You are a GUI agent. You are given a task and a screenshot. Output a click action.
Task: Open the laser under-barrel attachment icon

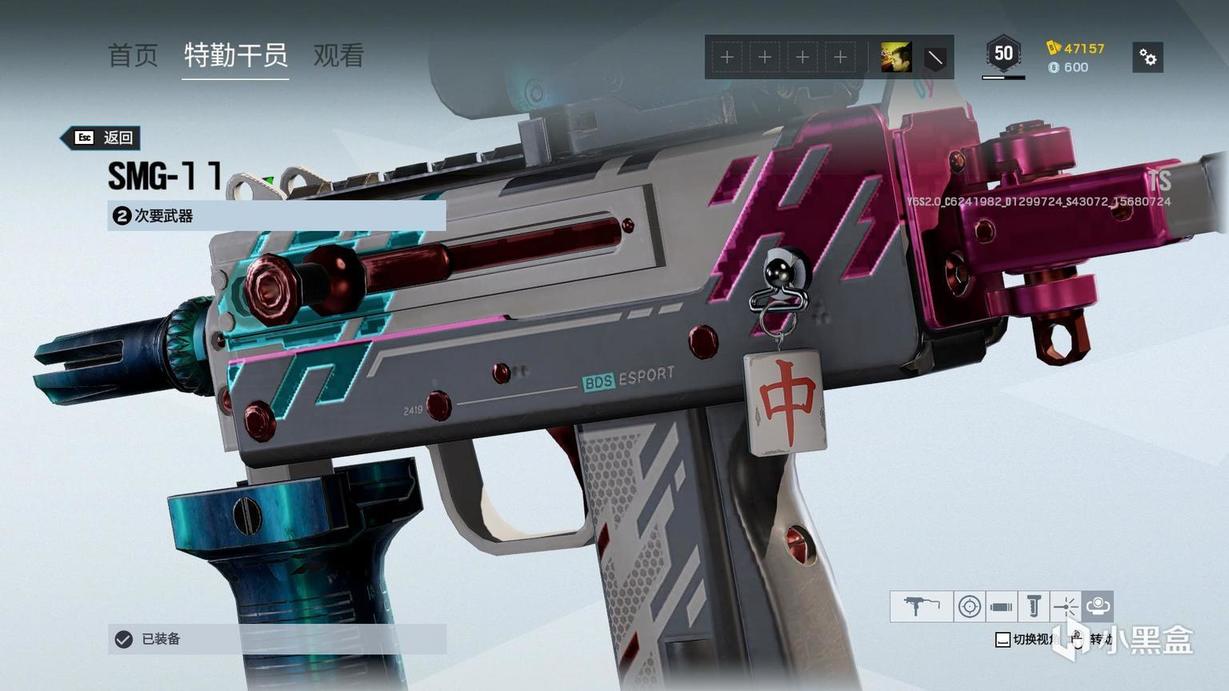[x=1066, y=606]
